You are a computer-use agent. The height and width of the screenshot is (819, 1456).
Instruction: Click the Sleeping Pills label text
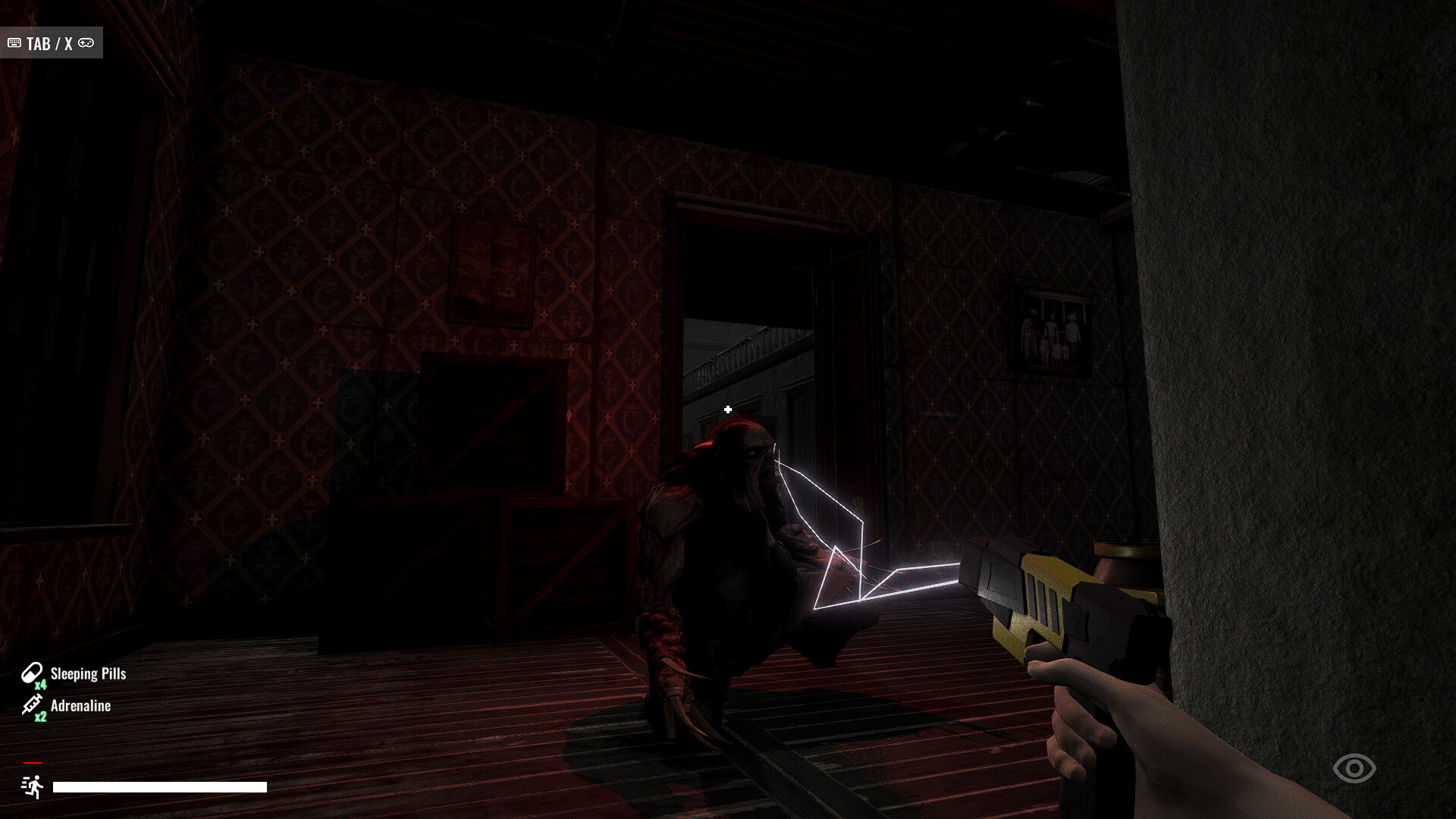pyautogui.click(x=87, y=673)
